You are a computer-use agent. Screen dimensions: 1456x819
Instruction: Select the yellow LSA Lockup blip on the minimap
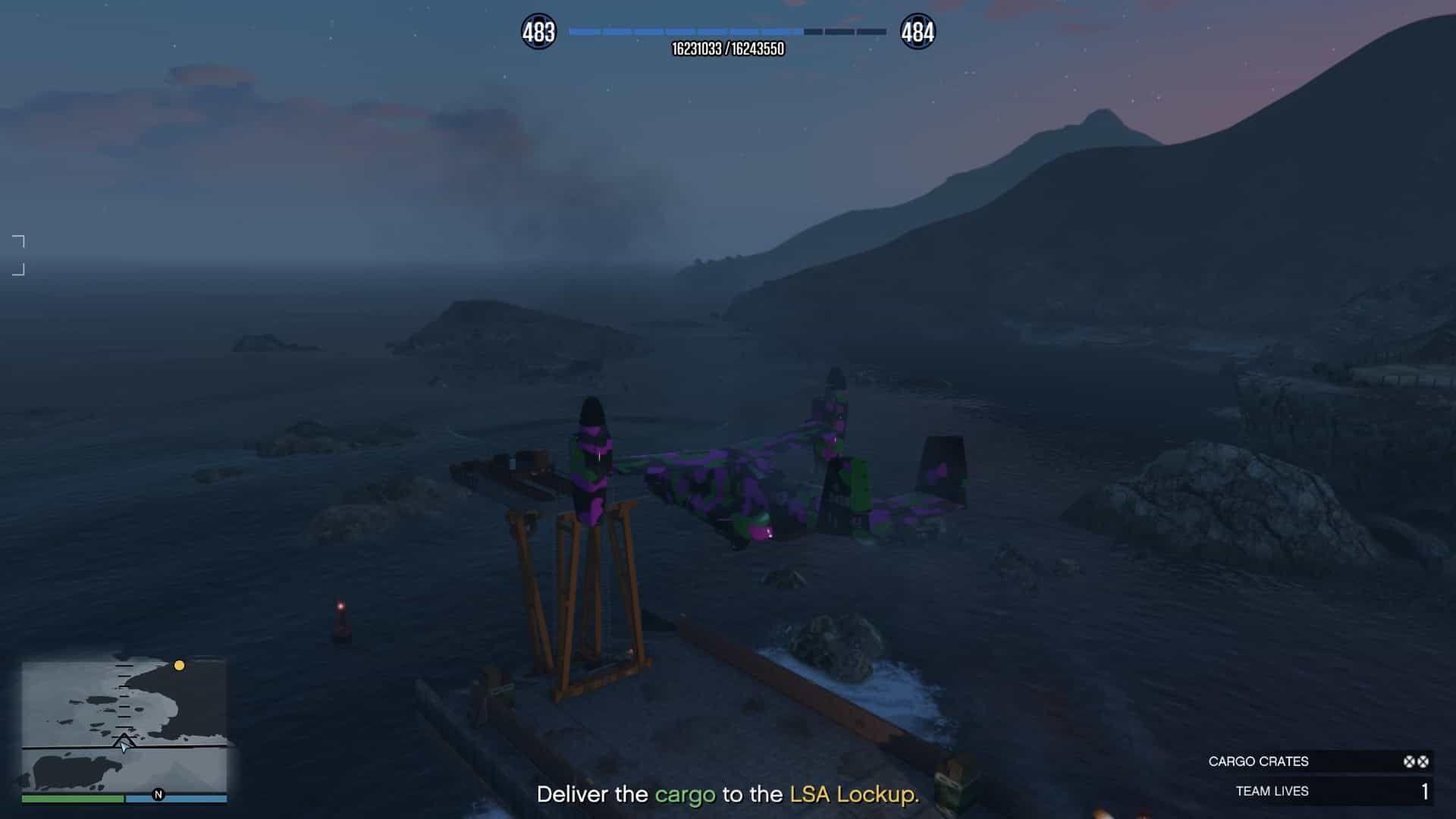[179, 666]
